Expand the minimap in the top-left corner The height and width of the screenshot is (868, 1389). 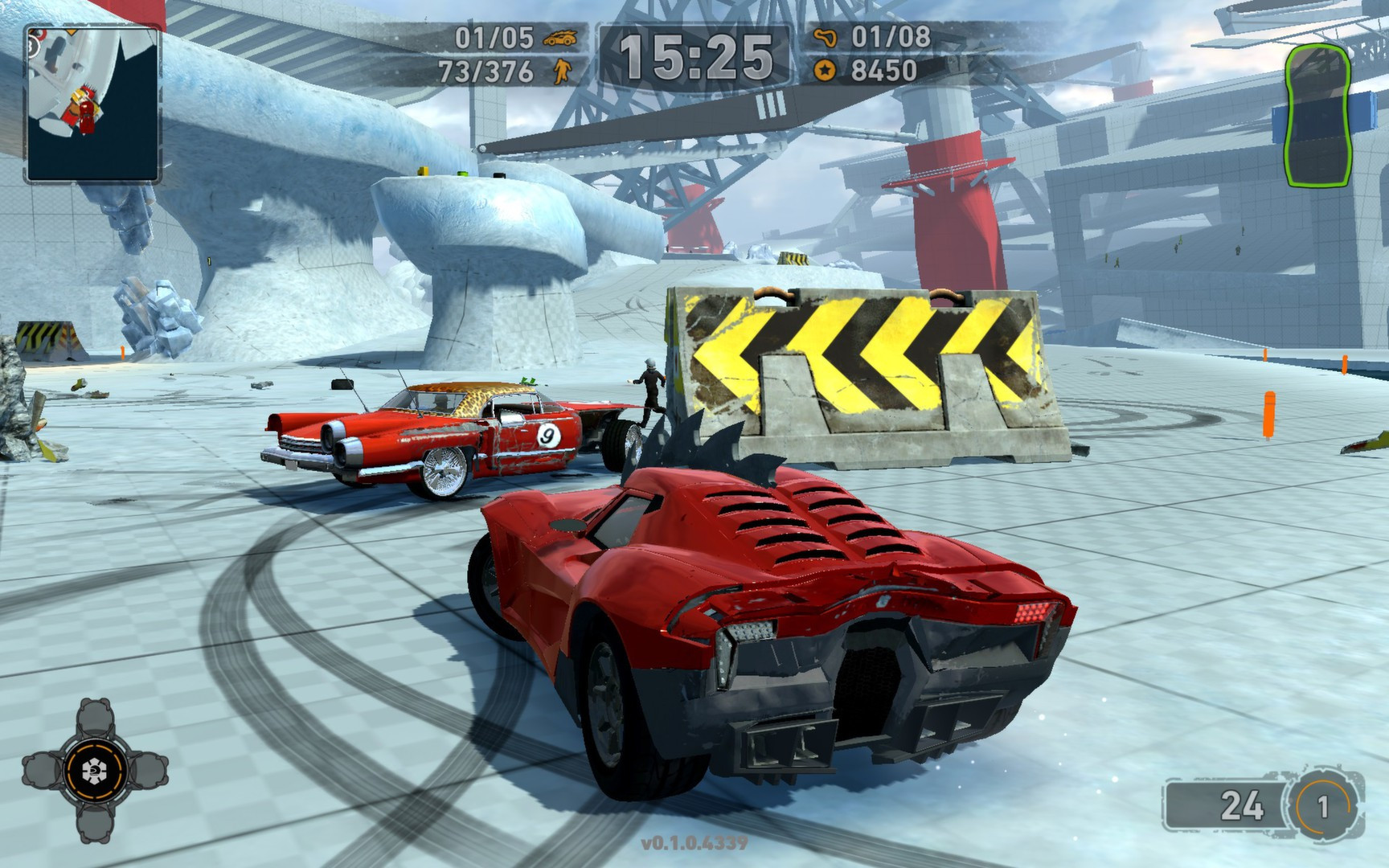(x=91, y=103)
